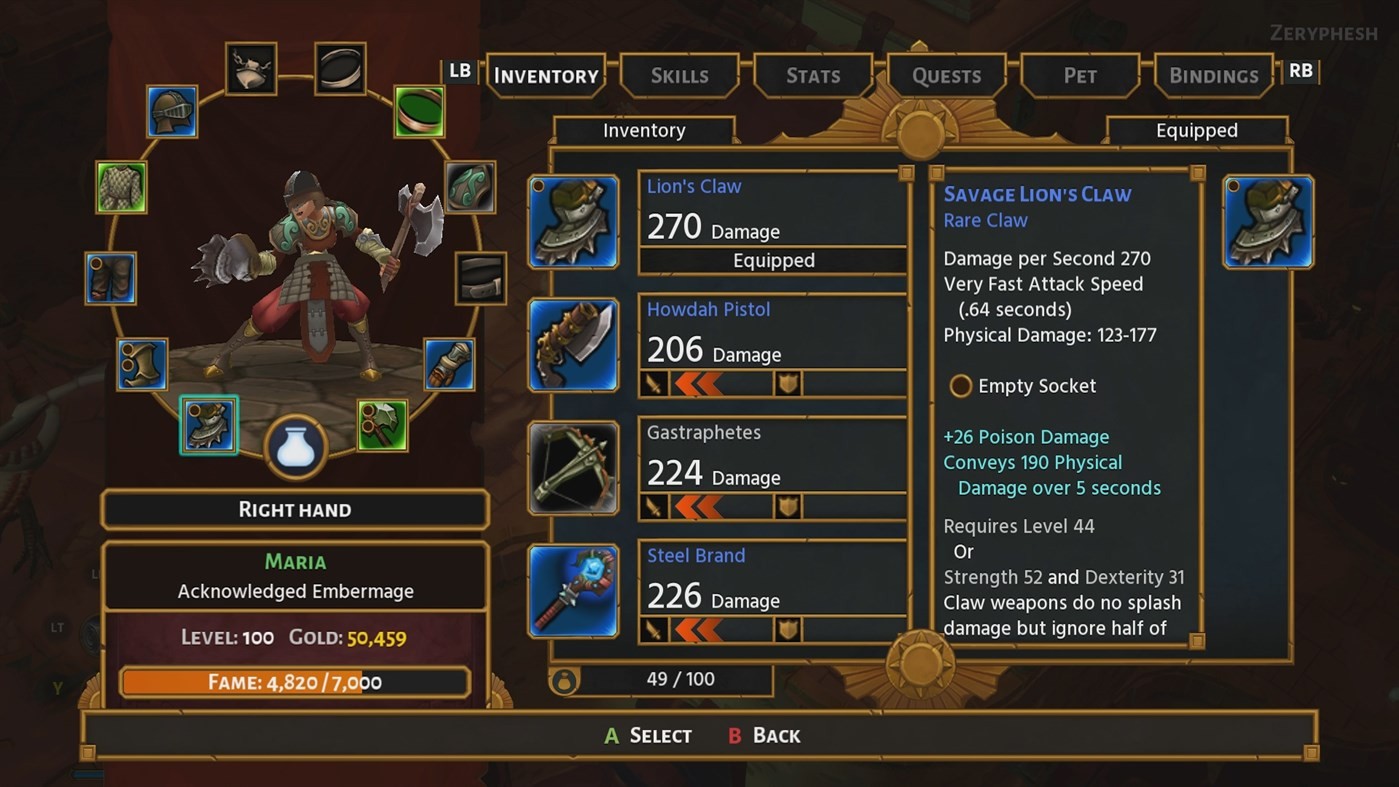Select the equipped helmet slot icon

click(x=170, y=113)
